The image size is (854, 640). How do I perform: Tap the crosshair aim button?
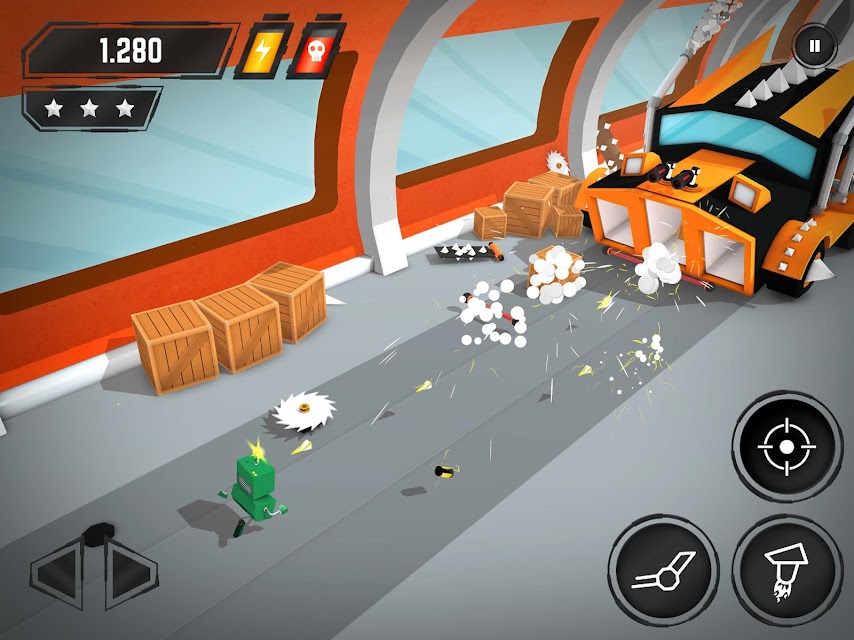(x=787, y=446)
